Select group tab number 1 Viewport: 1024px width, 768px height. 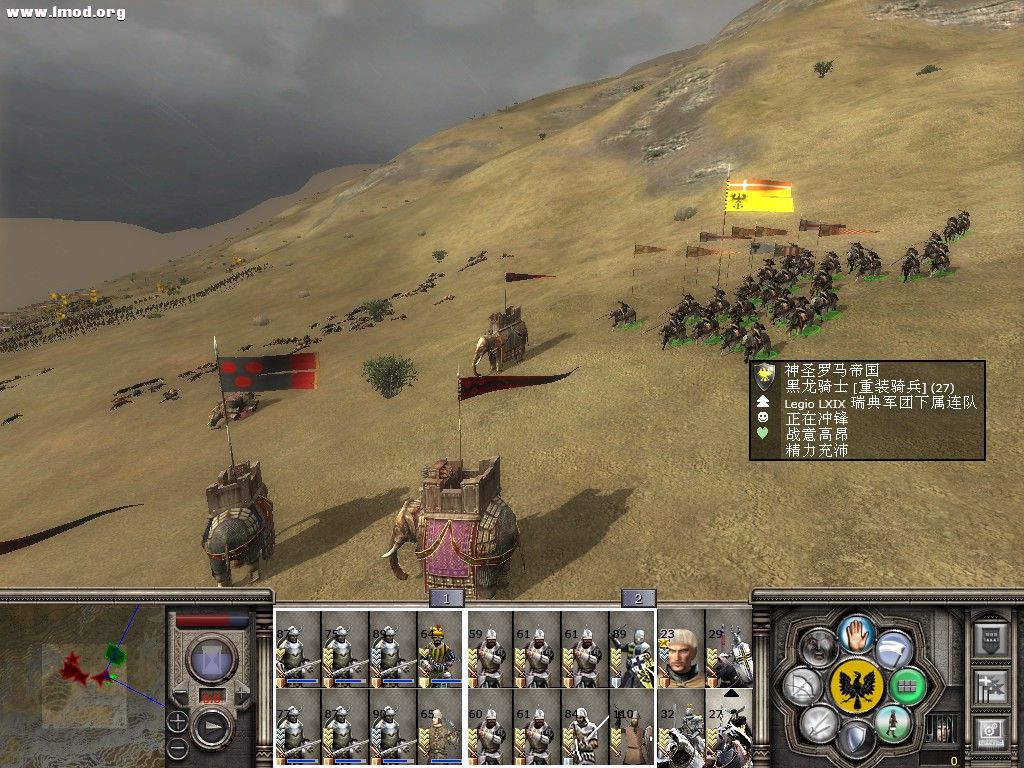[x=446, y=598]
